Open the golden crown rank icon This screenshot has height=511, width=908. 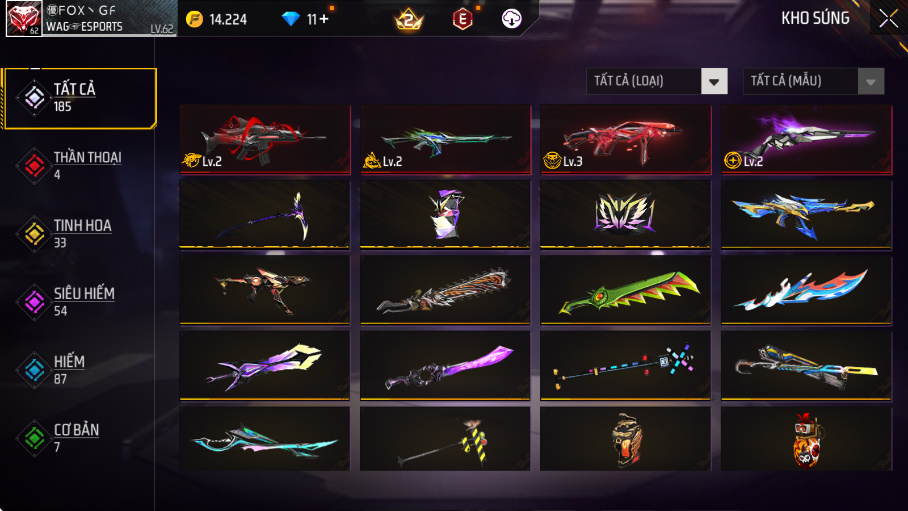click(x=409, y=18)
